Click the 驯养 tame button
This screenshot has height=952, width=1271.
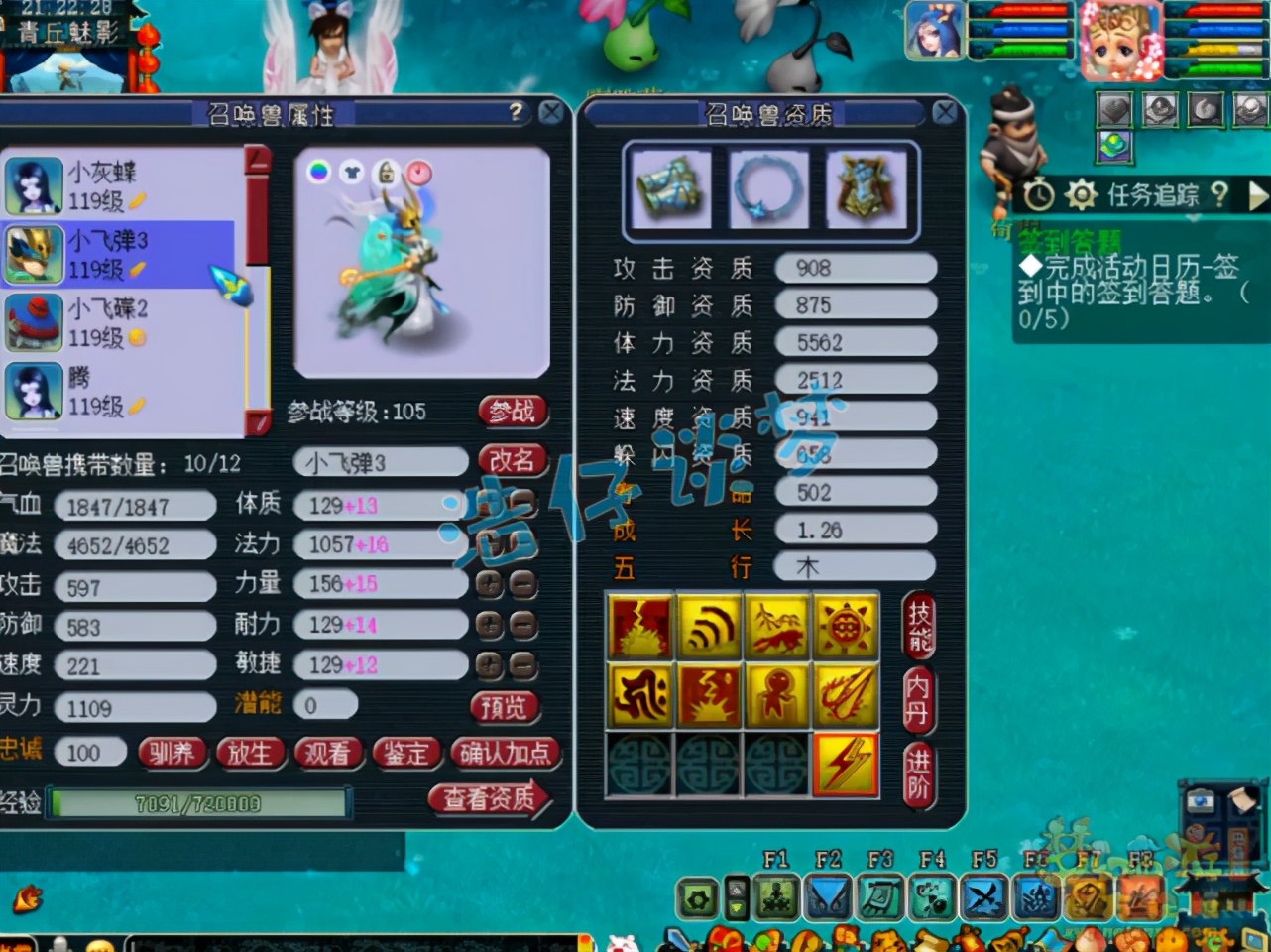click(172, 754)
